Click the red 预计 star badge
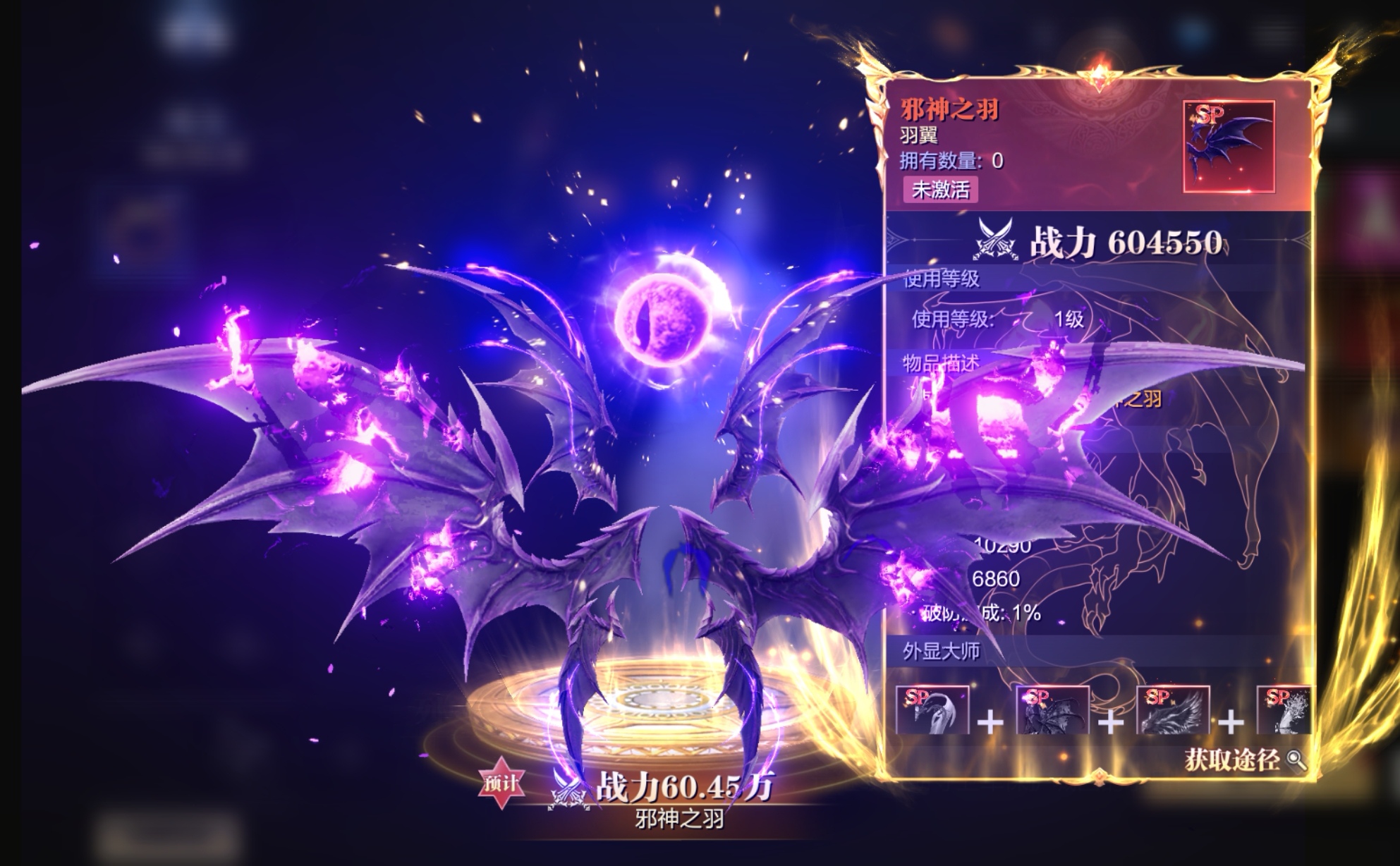 pos(501,783)
